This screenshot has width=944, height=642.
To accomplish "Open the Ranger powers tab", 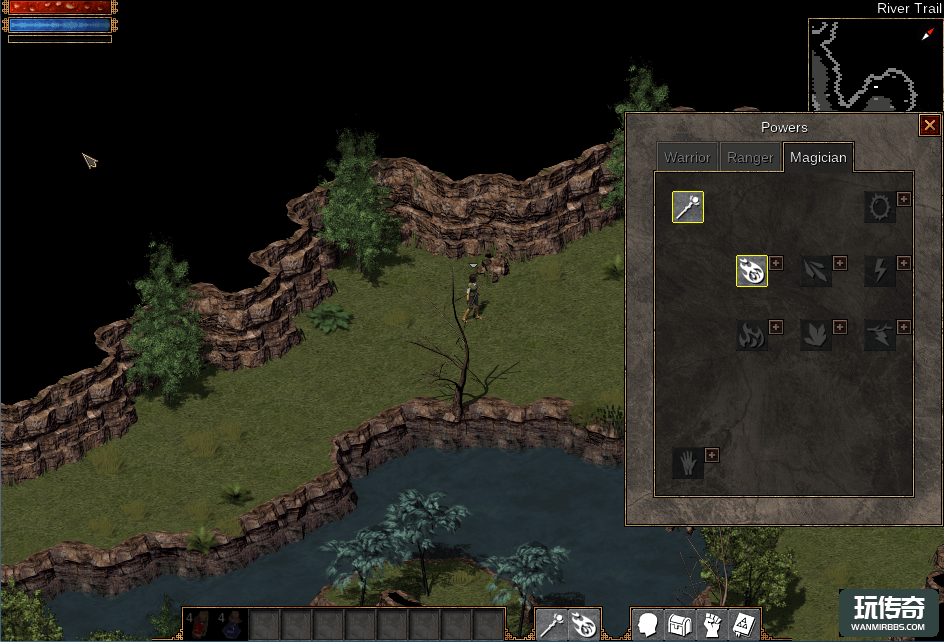I will [x=750, y=158].
